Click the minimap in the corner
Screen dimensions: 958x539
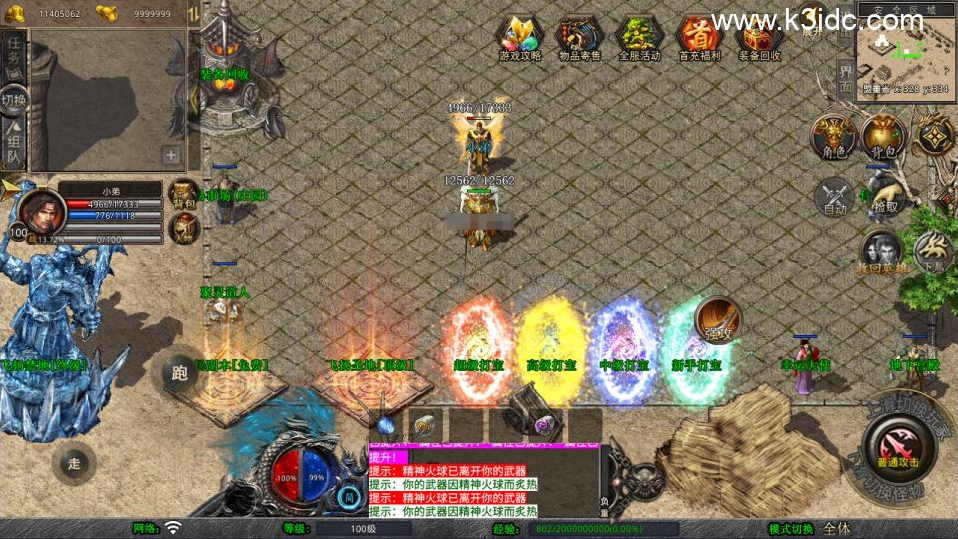click(904, 47)
